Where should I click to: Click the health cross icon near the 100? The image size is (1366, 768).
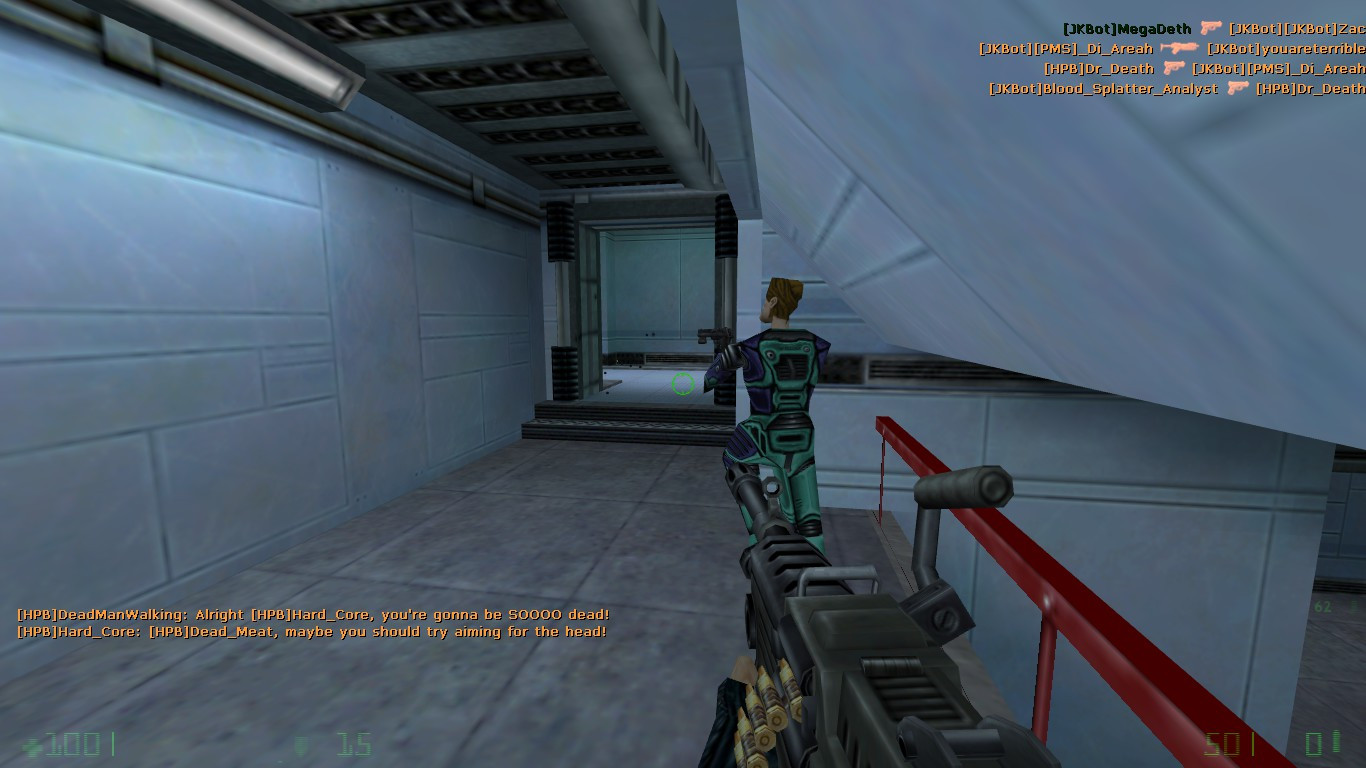33,747
